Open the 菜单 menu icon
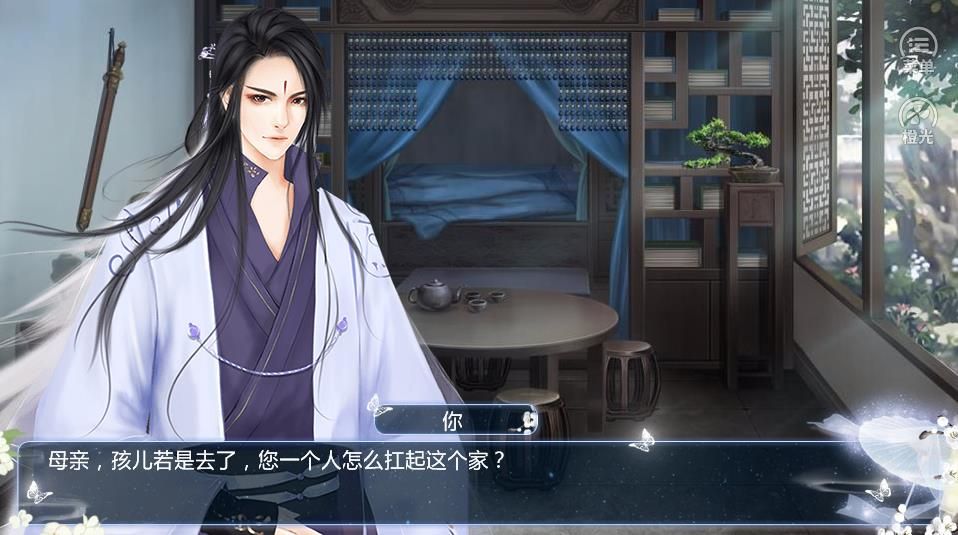The height and width of the screenshot is (535, 958). coord(917,47)
